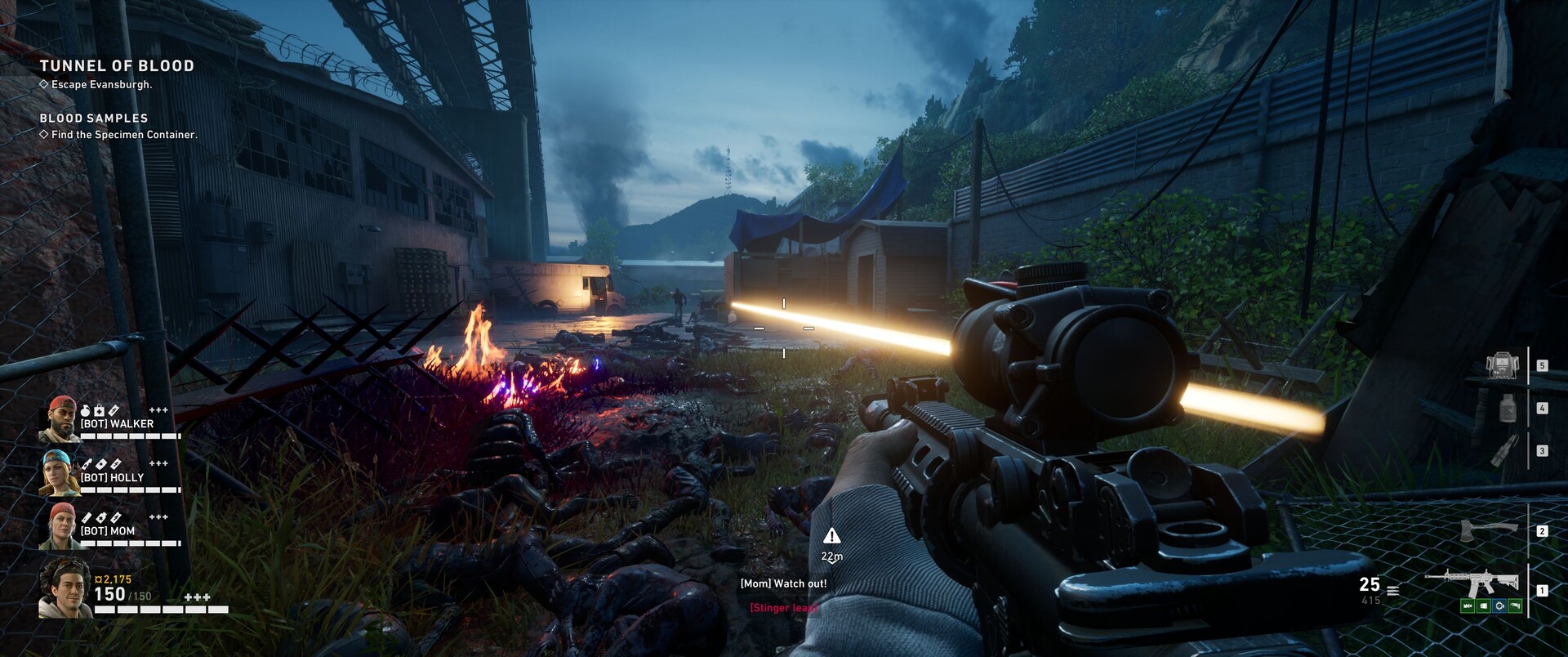Viewport: 1568px width, 657px height.
Task: Click the Blood Samples secondary objective
Action: [x=94, y=118]
